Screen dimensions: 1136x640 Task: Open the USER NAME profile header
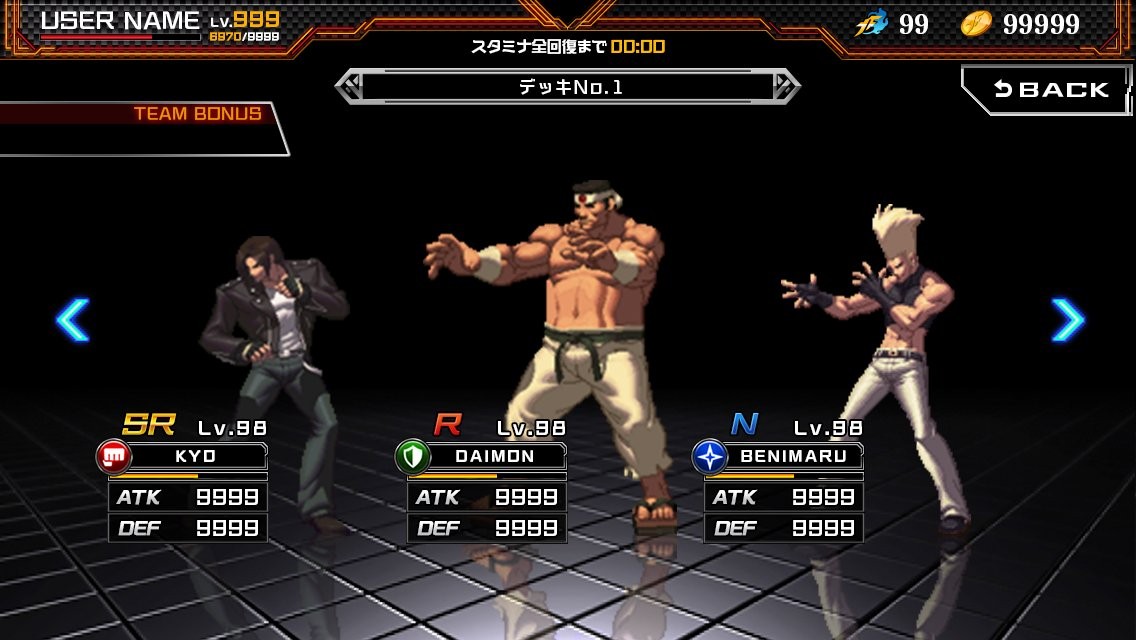(120, 21)
